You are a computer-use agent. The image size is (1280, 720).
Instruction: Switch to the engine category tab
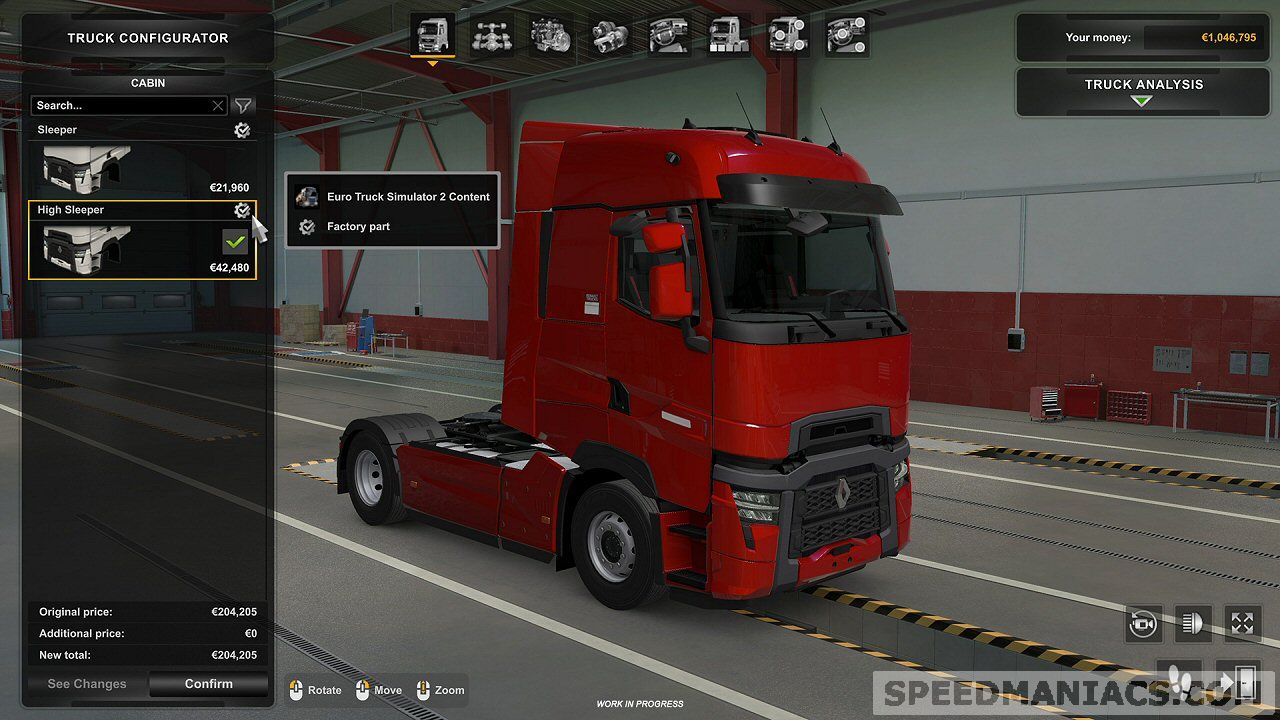click(x=551, y=36)
